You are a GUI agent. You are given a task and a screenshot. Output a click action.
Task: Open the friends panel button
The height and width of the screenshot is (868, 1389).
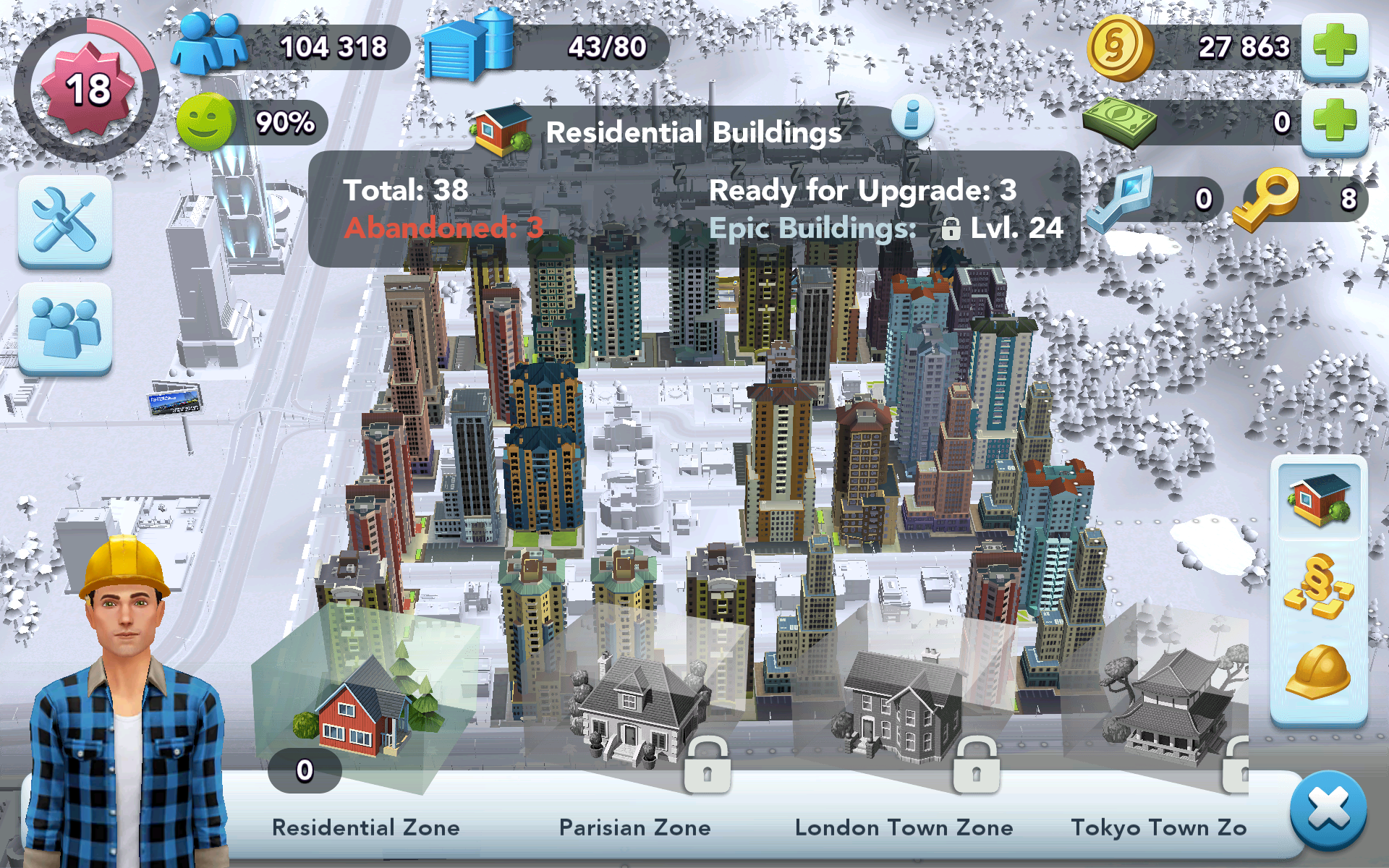pyautogui.click(x=65, y=328)
